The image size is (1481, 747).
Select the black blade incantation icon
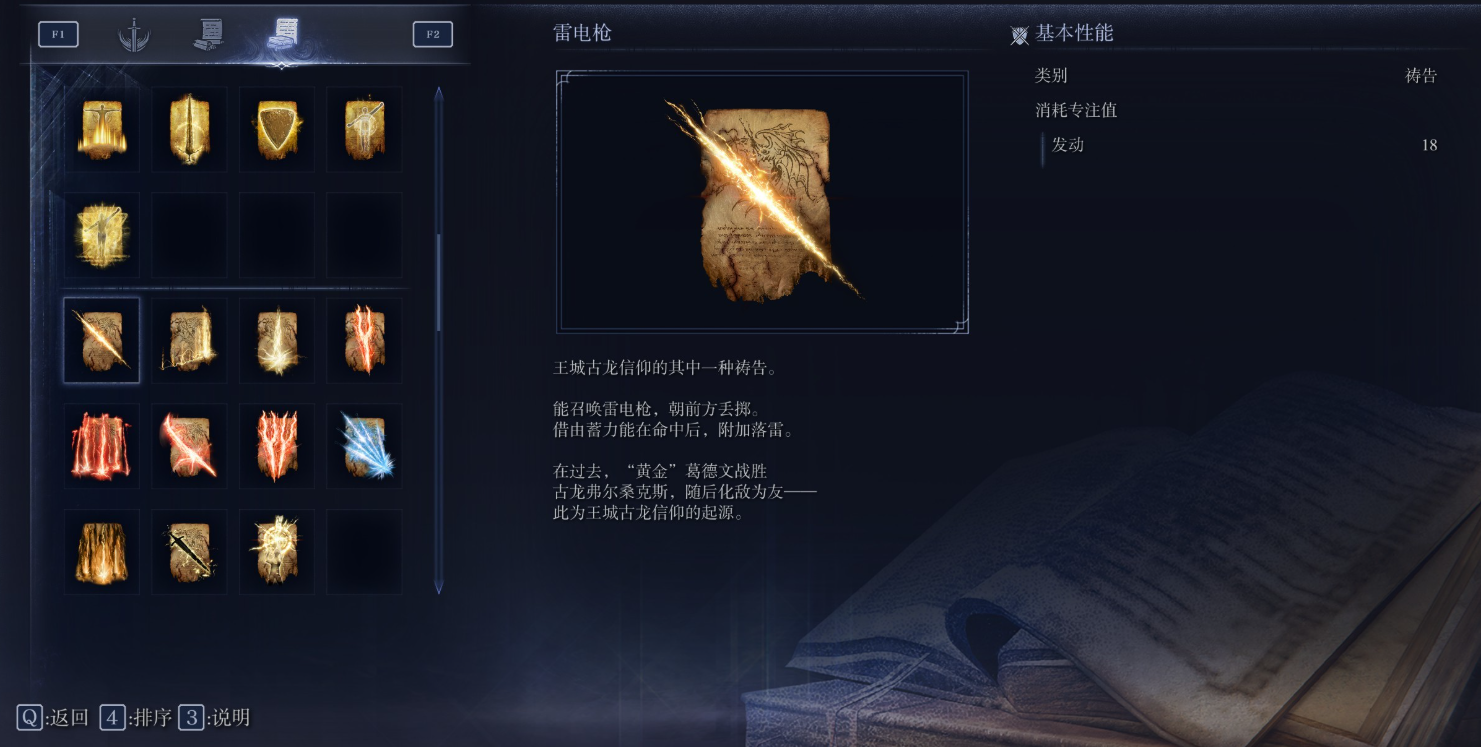[x=189, y=551]
